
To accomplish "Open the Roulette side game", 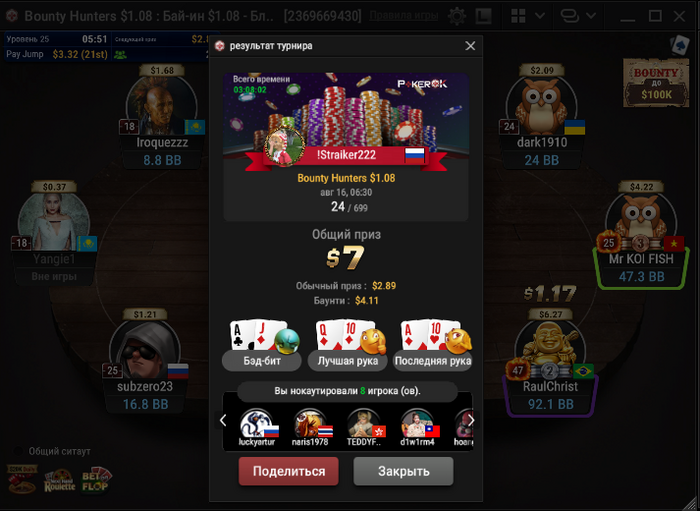I will tap(60, 481).
